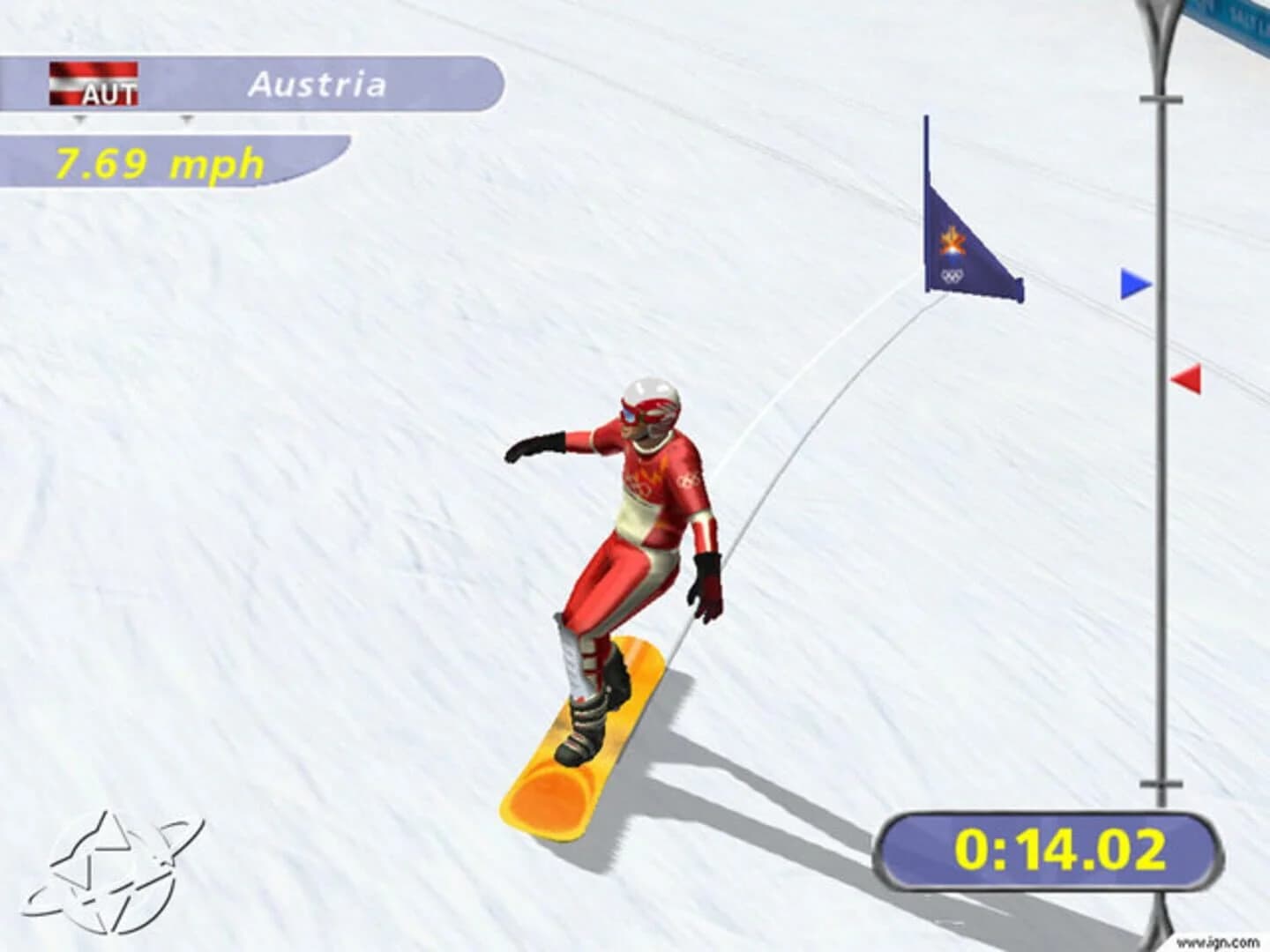Select the Austria nameplate tab
The width and height of the screenshot is (1270, 952).
coord(319,86)
